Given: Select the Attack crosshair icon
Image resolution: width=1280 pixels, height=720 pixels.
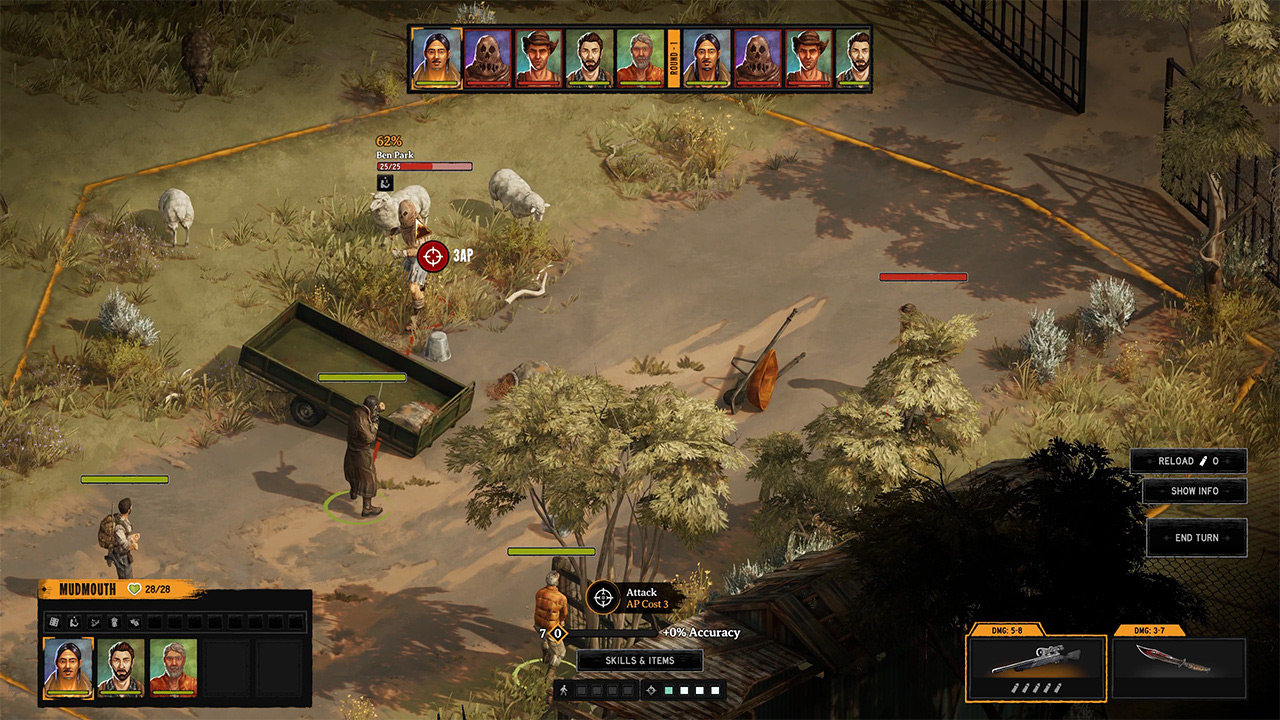Looking at the screenshot, I should tap(602, 597).
